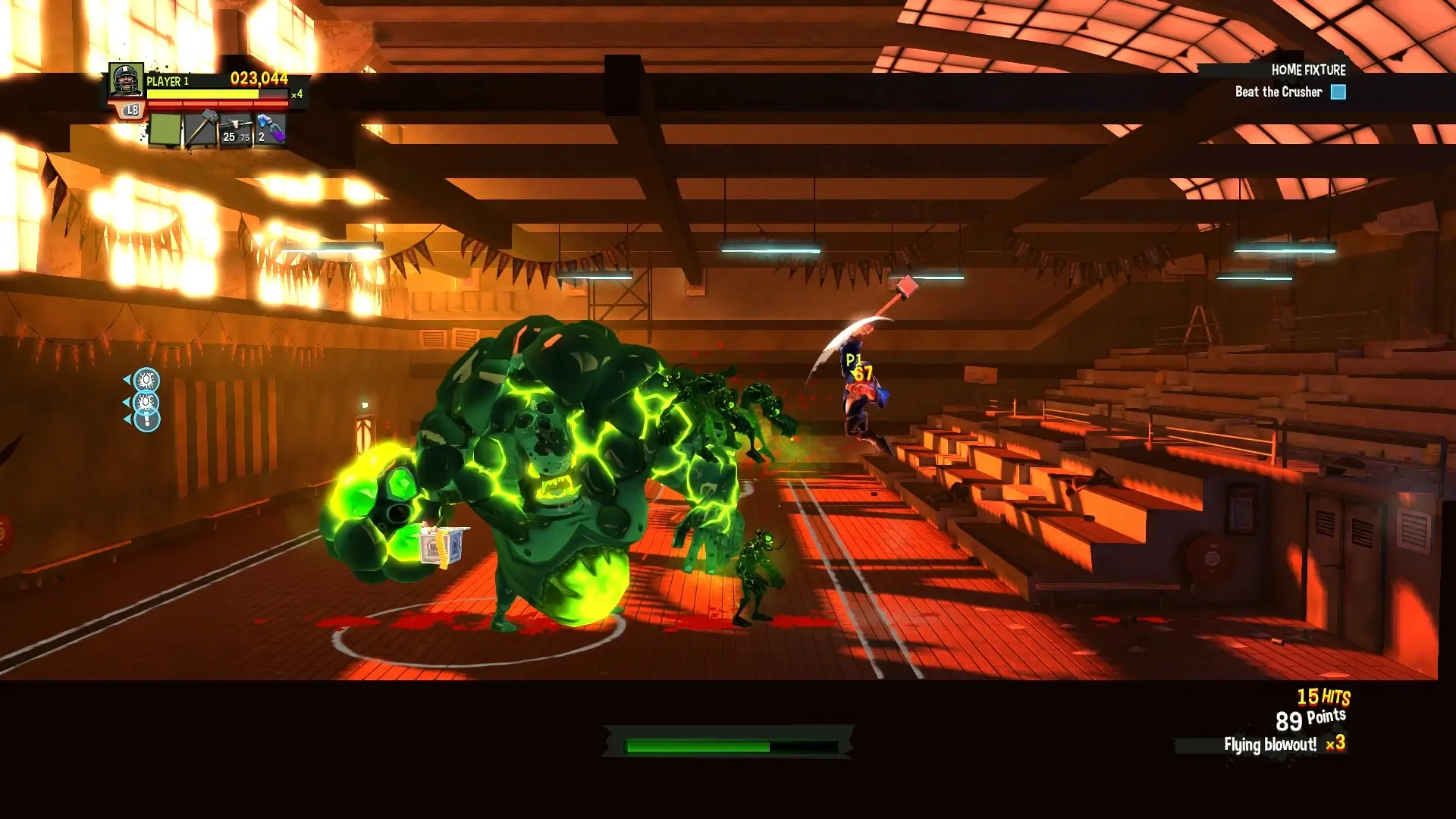This screenshot has width=1456, height=819.
Task: Click the exclamation mark alert icon
Action: pyautogui.click(x=147, y=419)
